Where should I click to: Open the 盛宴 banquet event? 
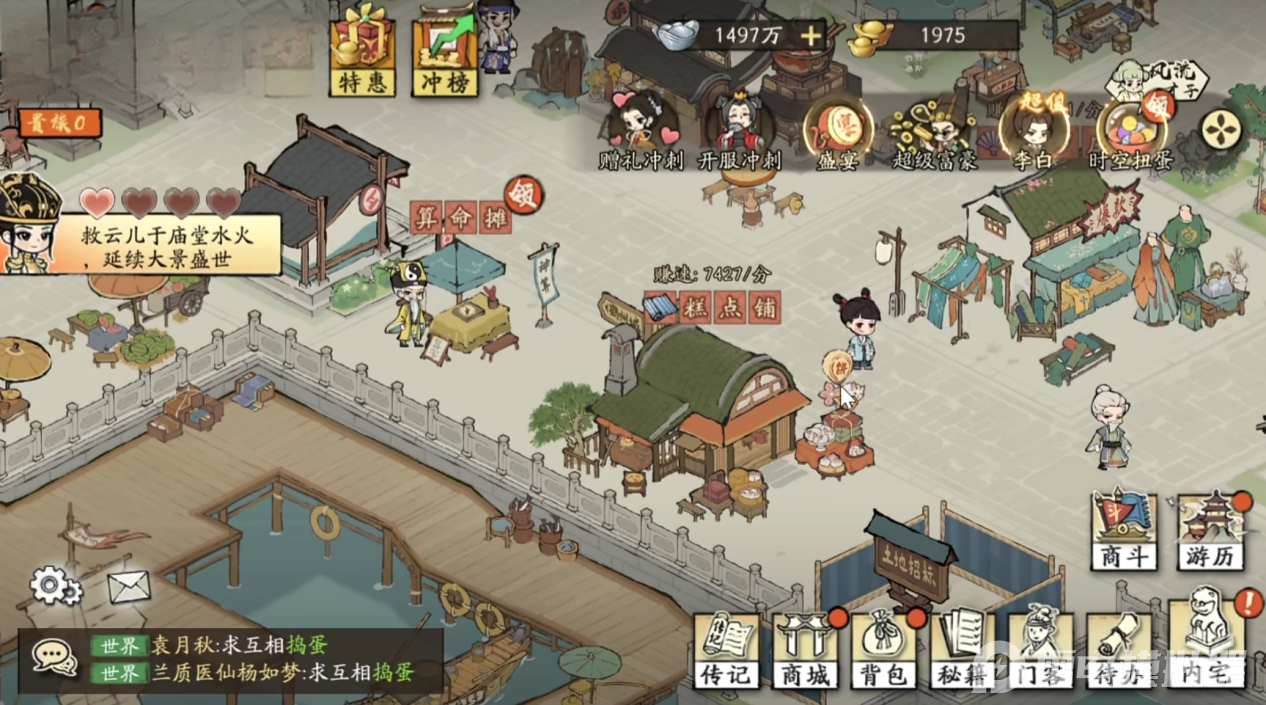837,131
